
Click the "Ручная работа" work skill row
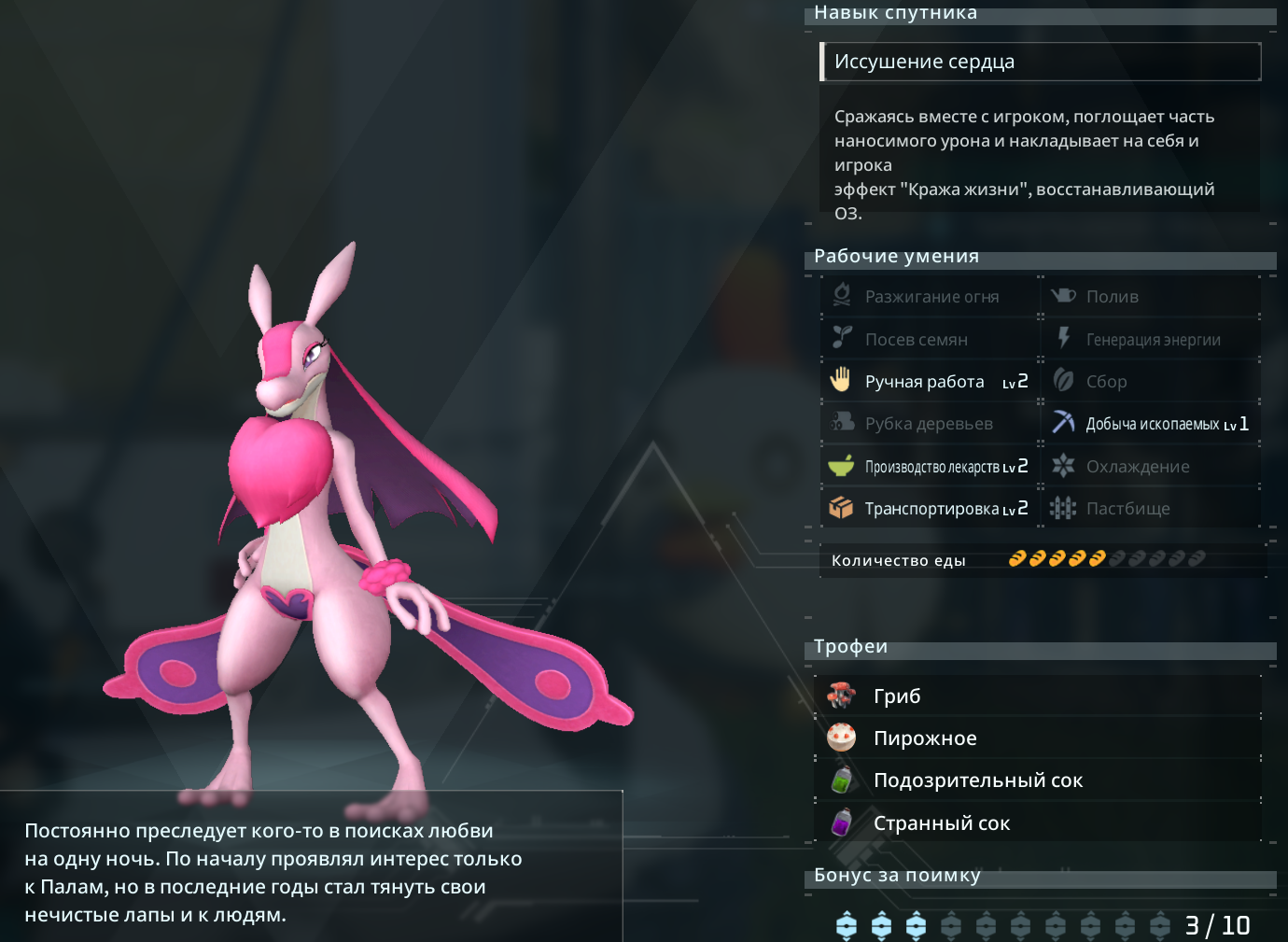(x=930, y=381)
